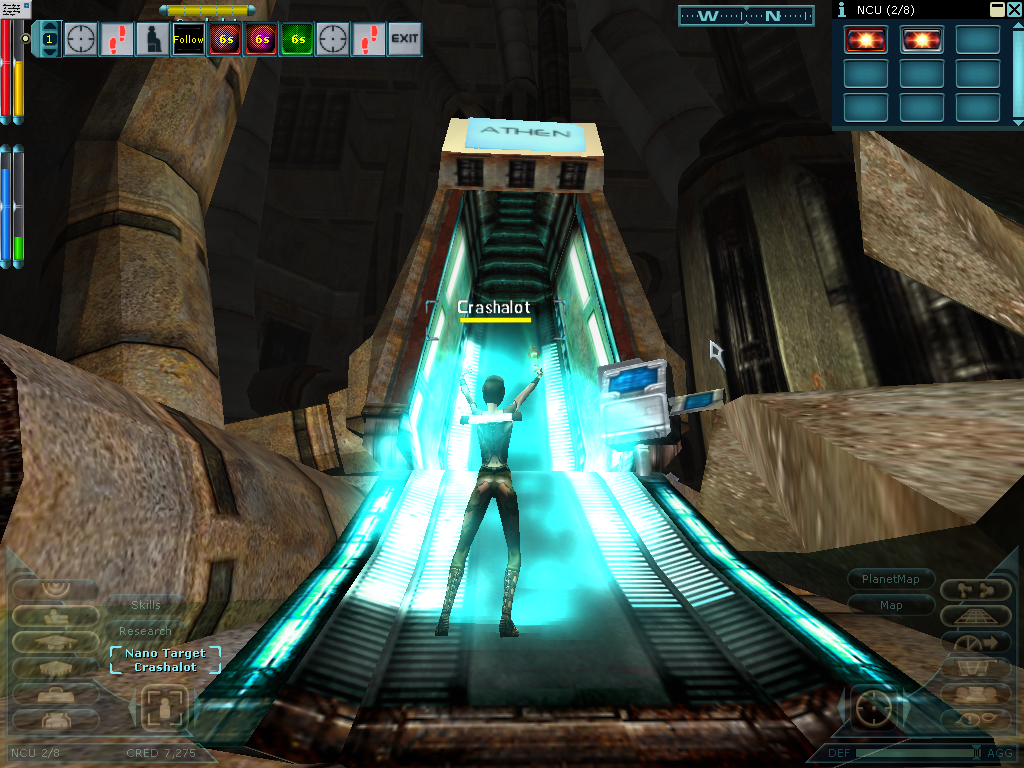The height and width of the screenshot is (768, 1024).
Task: Open the Map button
Action: point(891,605)
